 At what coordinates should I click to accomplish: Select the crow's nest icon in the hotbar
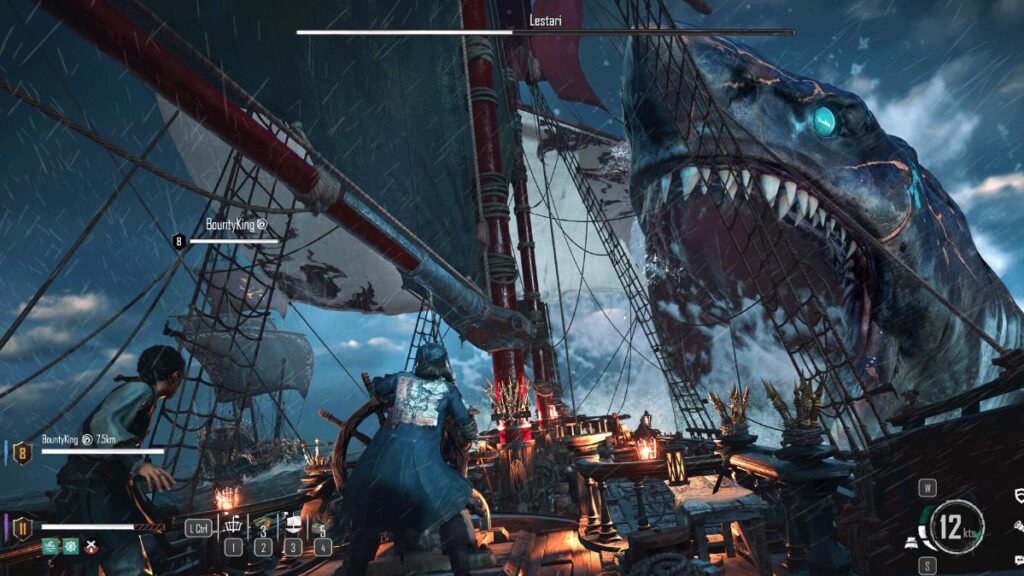pyautogui.click(x=232, y=526)
